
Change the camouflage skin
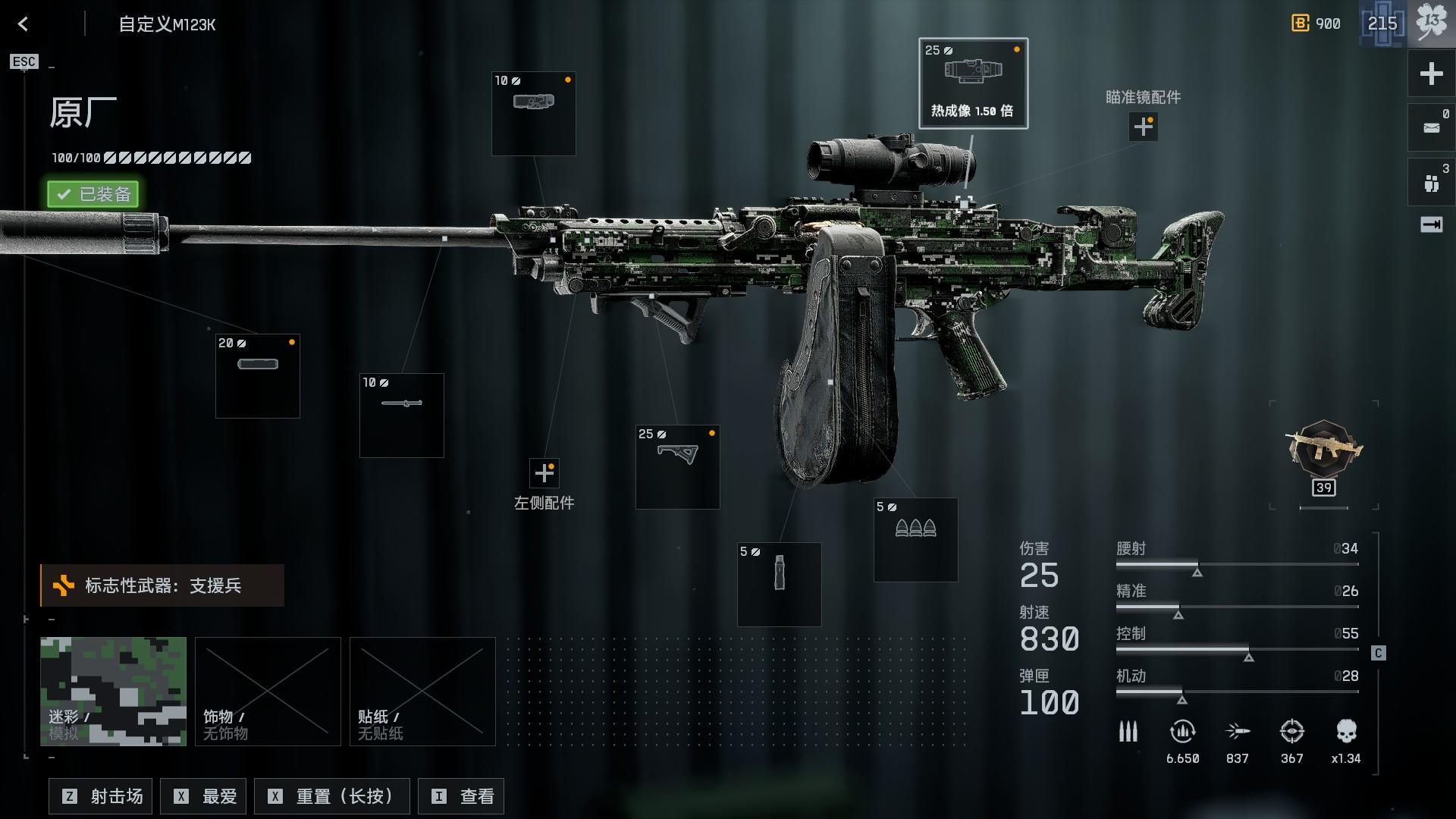click(x=113, y=692)
